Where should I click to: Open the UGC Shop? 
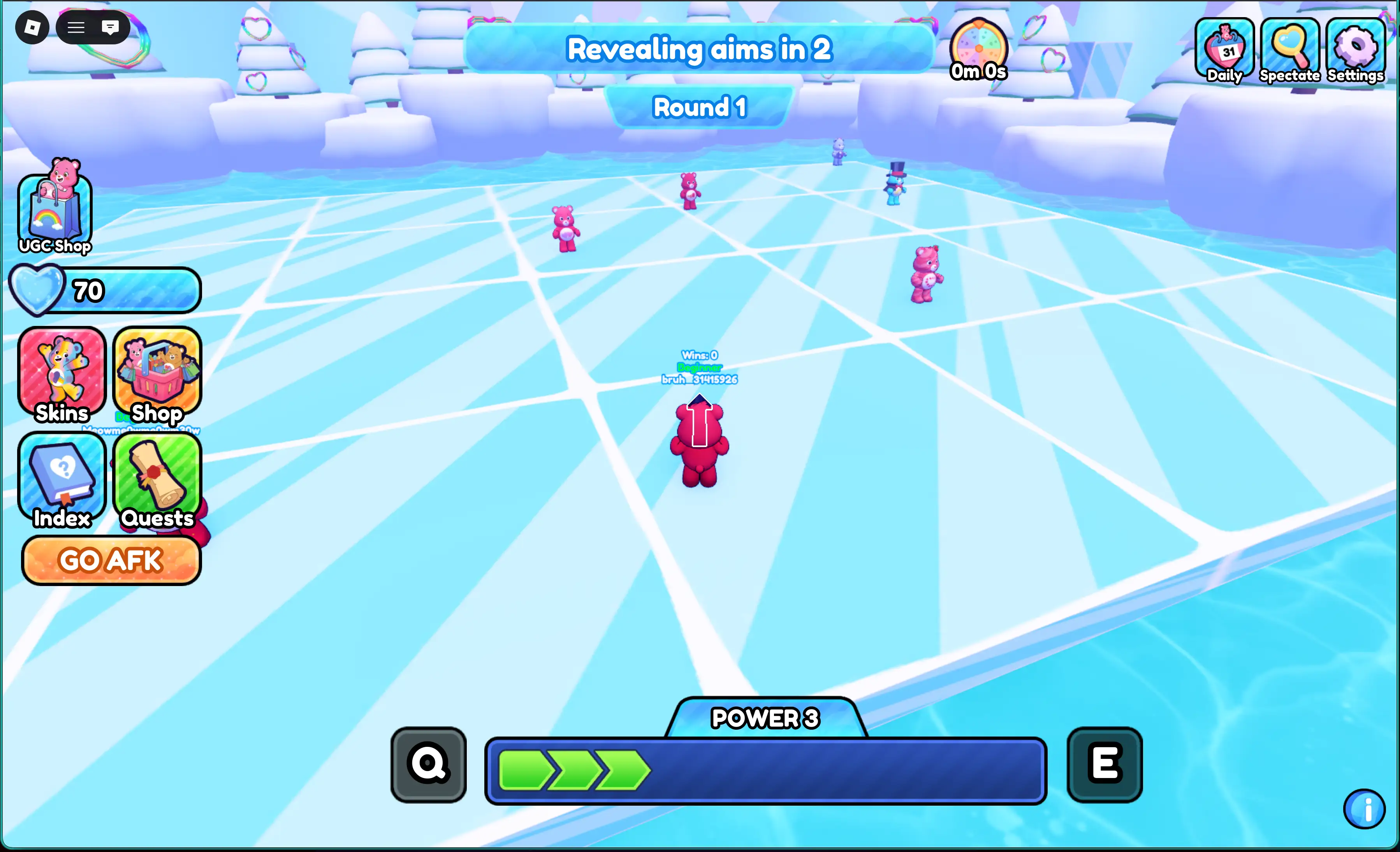point(55,208)
